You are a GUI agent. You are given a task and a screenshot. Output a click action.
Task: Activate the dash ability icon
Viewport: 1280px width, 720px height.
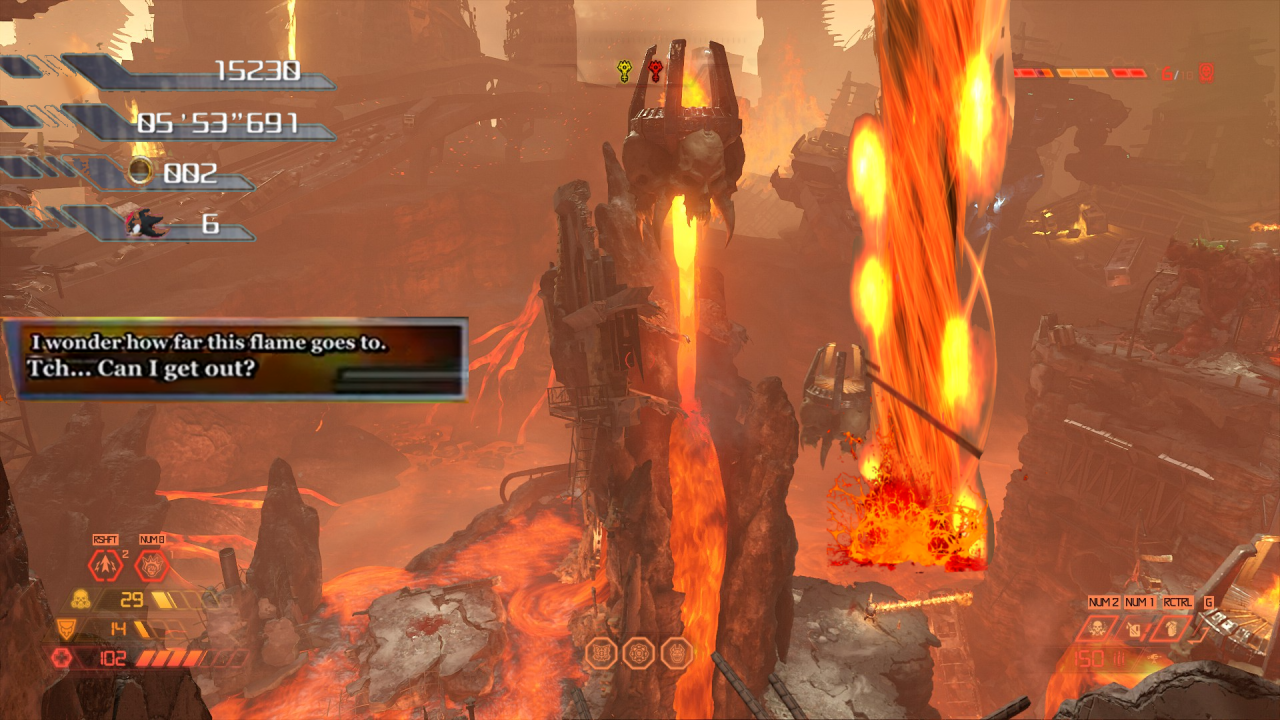click(x=106, y=567)
